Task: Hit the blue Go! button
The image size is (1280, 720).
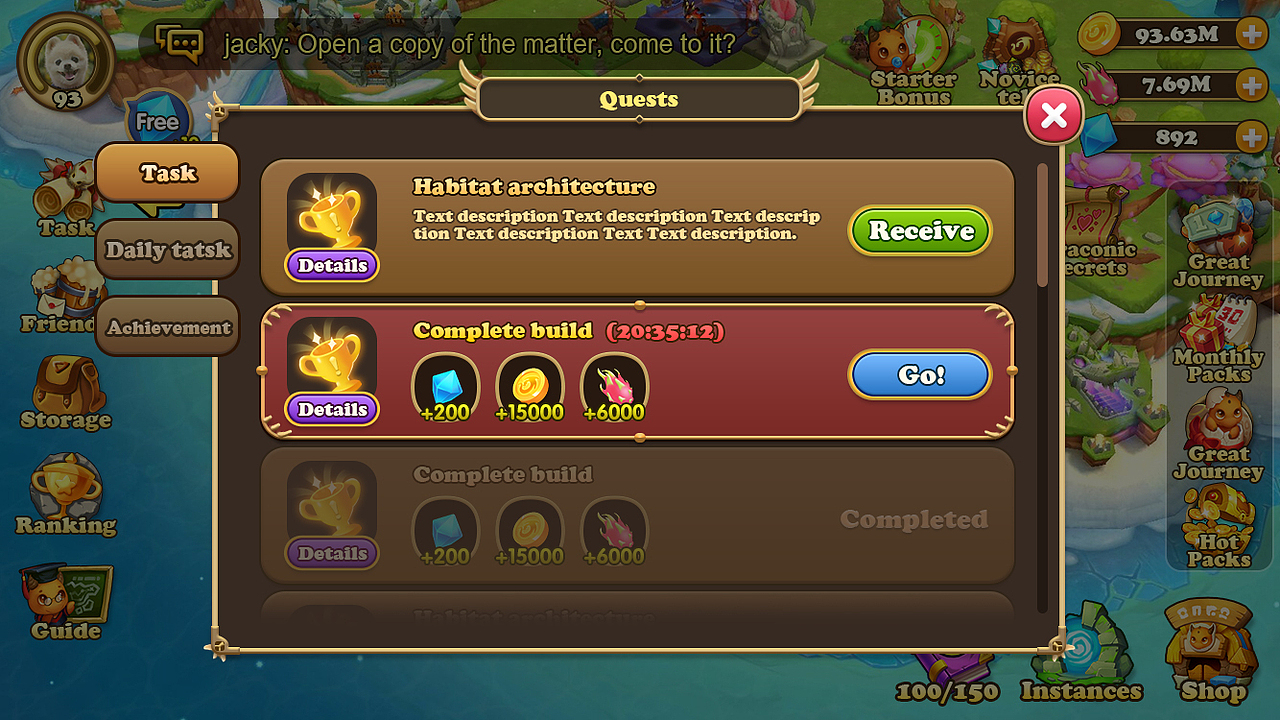Action: (x=920, y=375)
